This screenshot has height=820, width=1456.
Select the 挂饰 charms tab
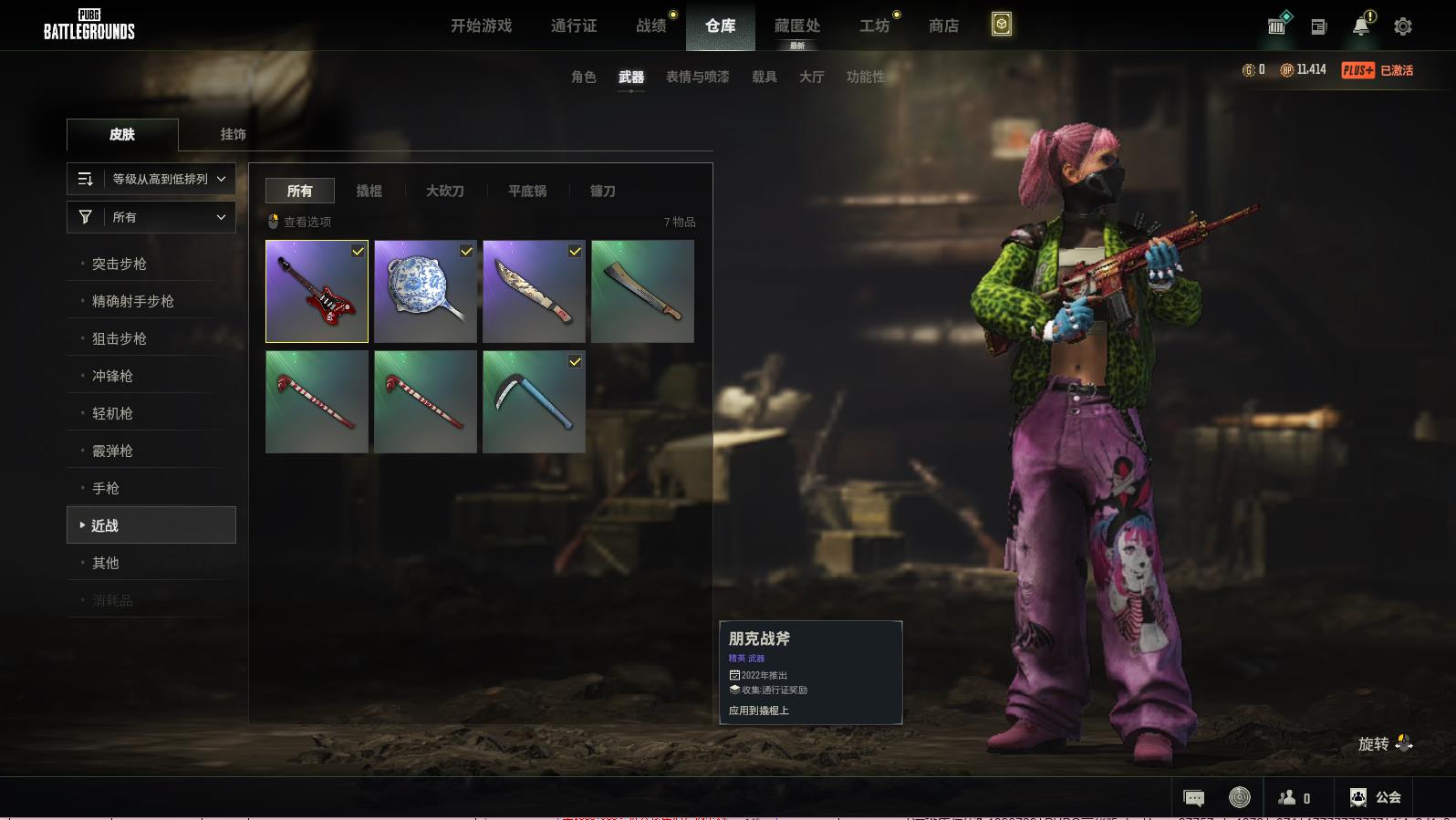[233, 134]
